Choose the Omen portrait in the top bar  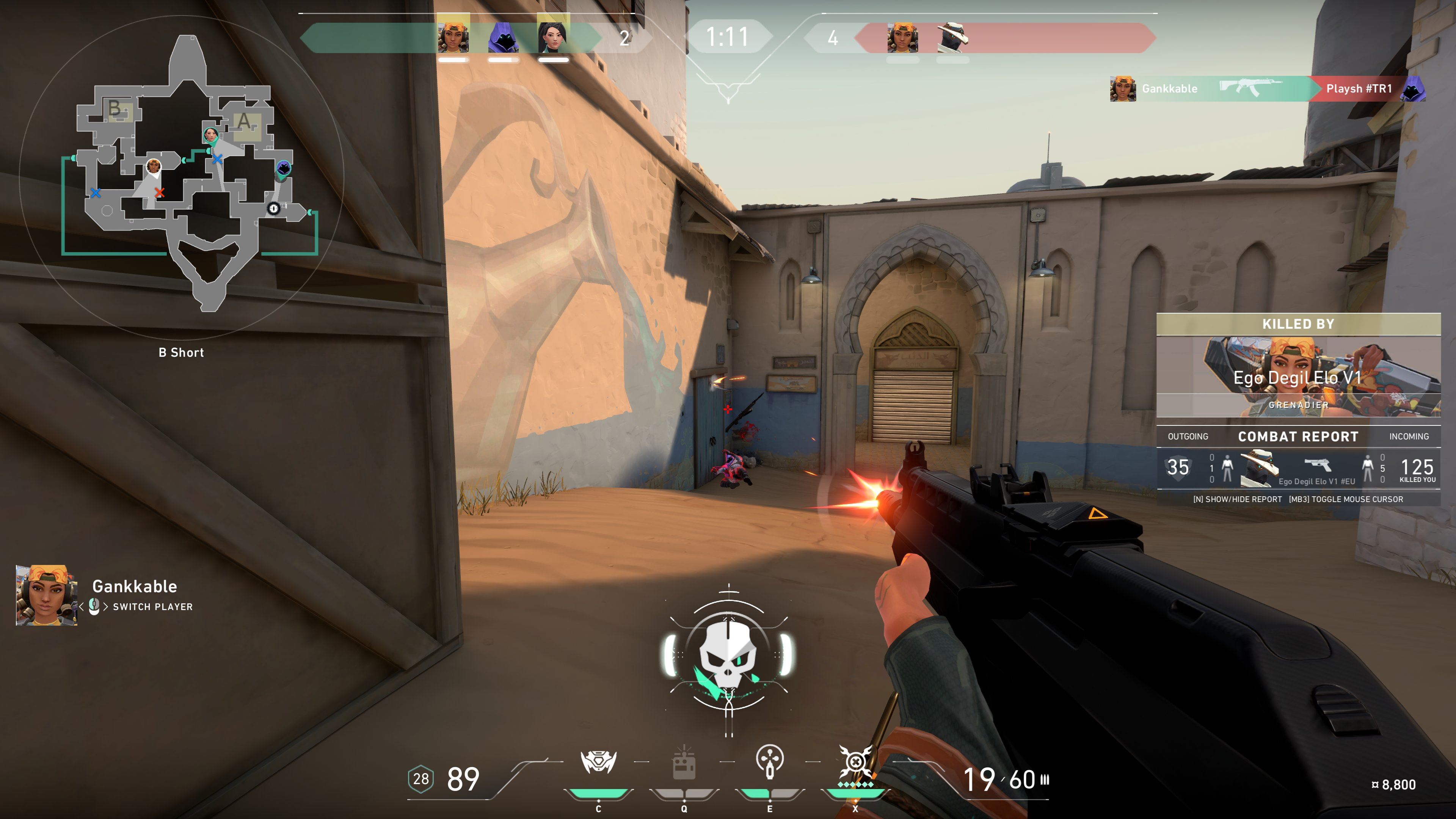pyautogui.click(x=503, y=37)
